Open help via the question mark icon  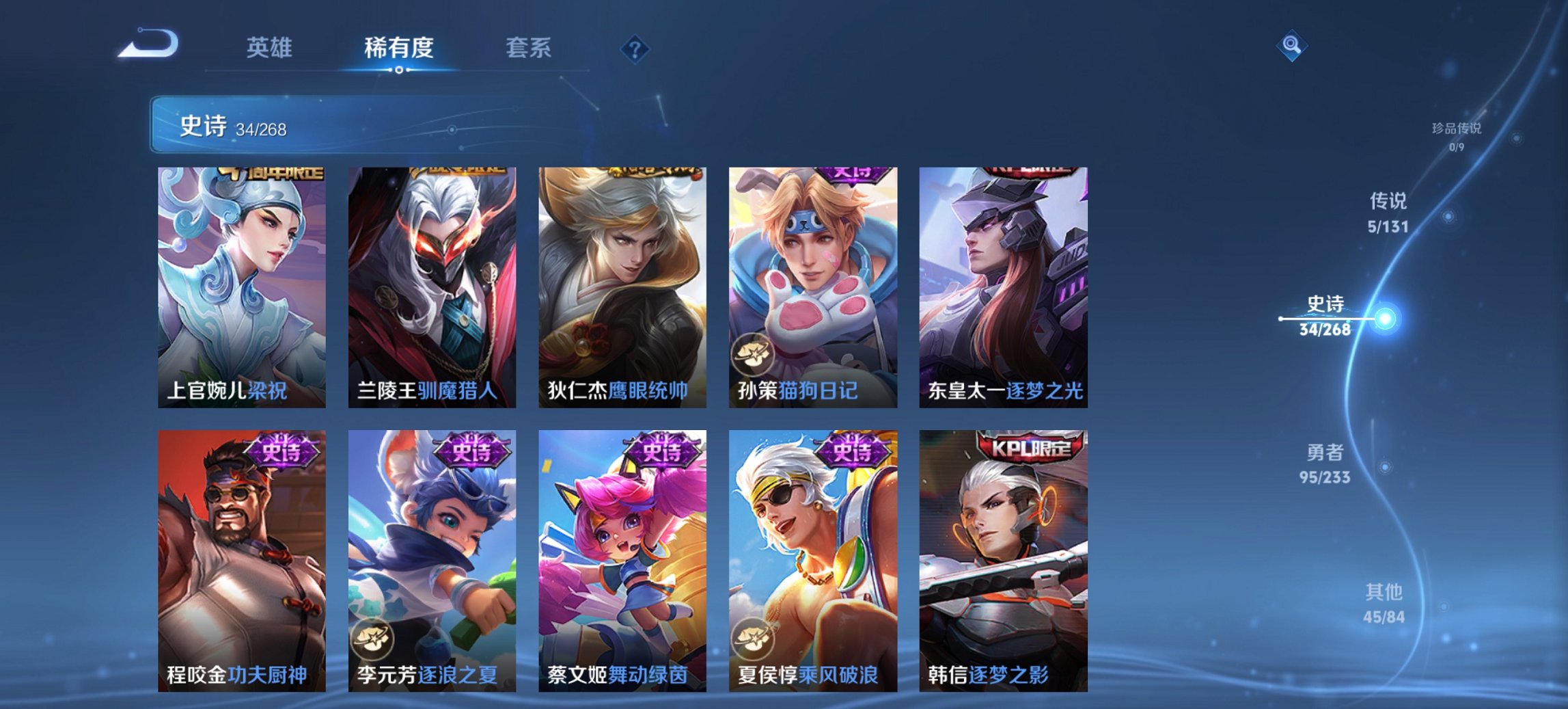[x=634, y=48]
